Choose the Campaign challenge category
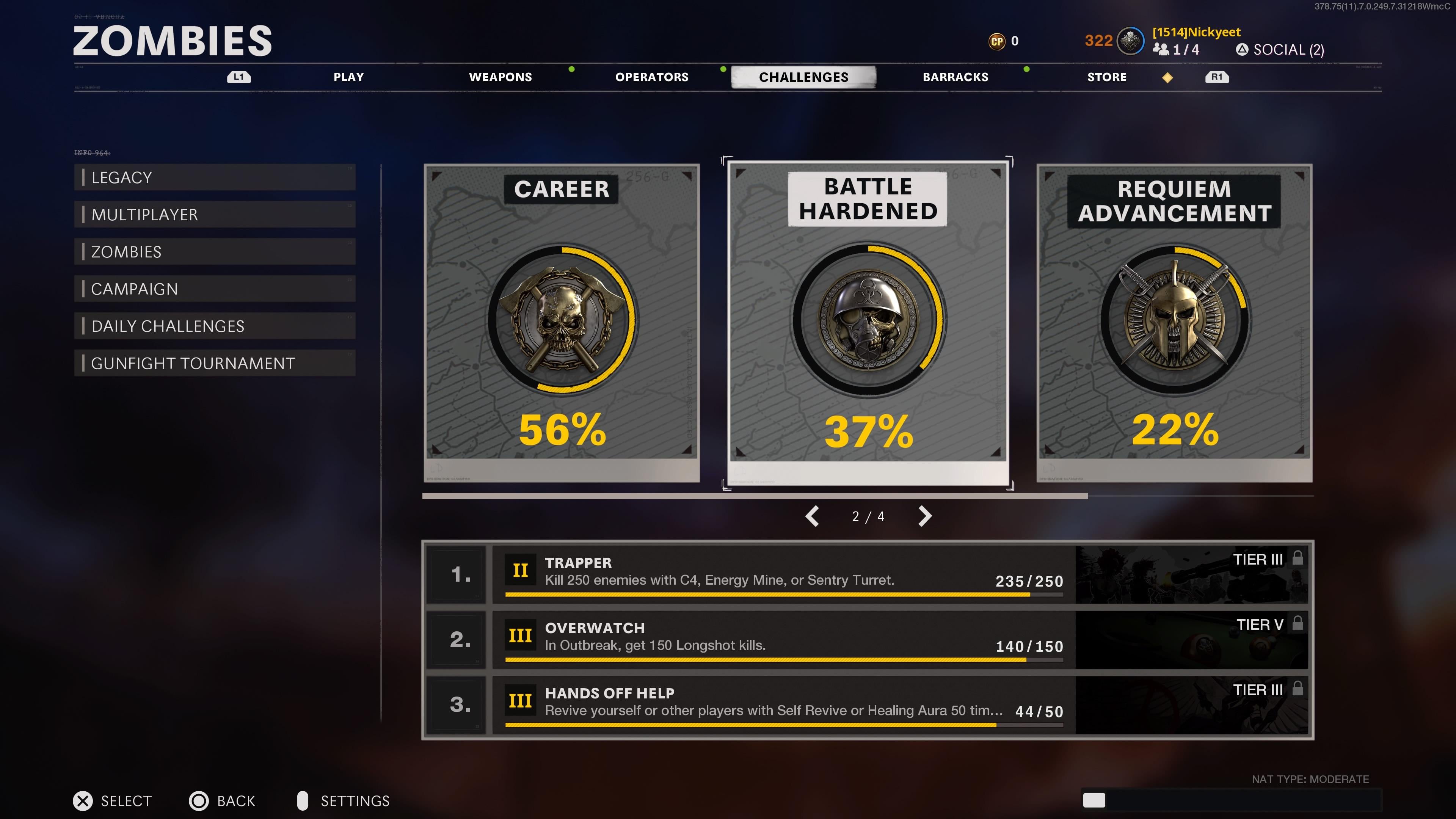The height and width of the screenshot is (819, 1456). pyautogui.click(x=215, y=289)
